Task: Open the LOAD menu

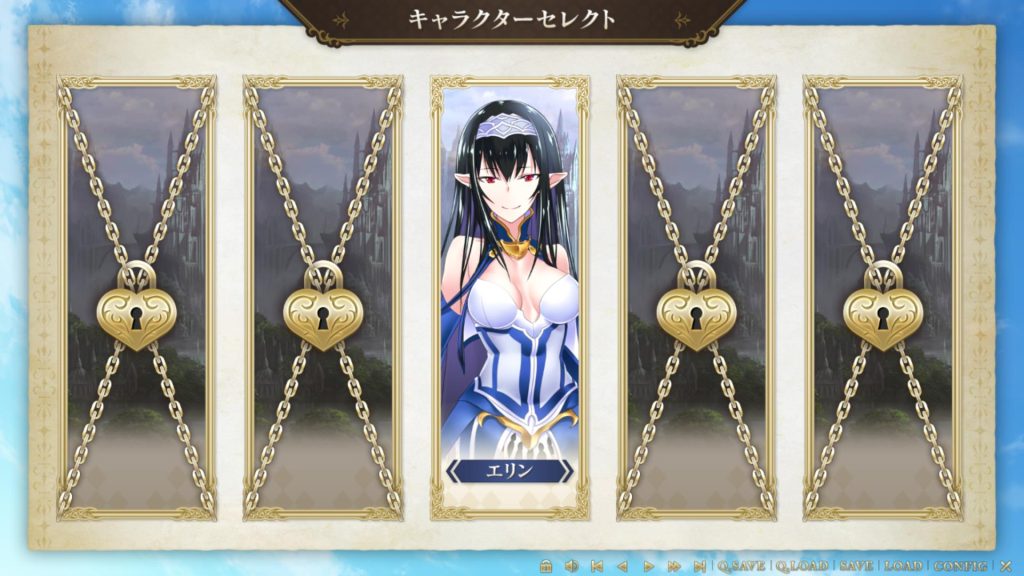Action: 903,566
